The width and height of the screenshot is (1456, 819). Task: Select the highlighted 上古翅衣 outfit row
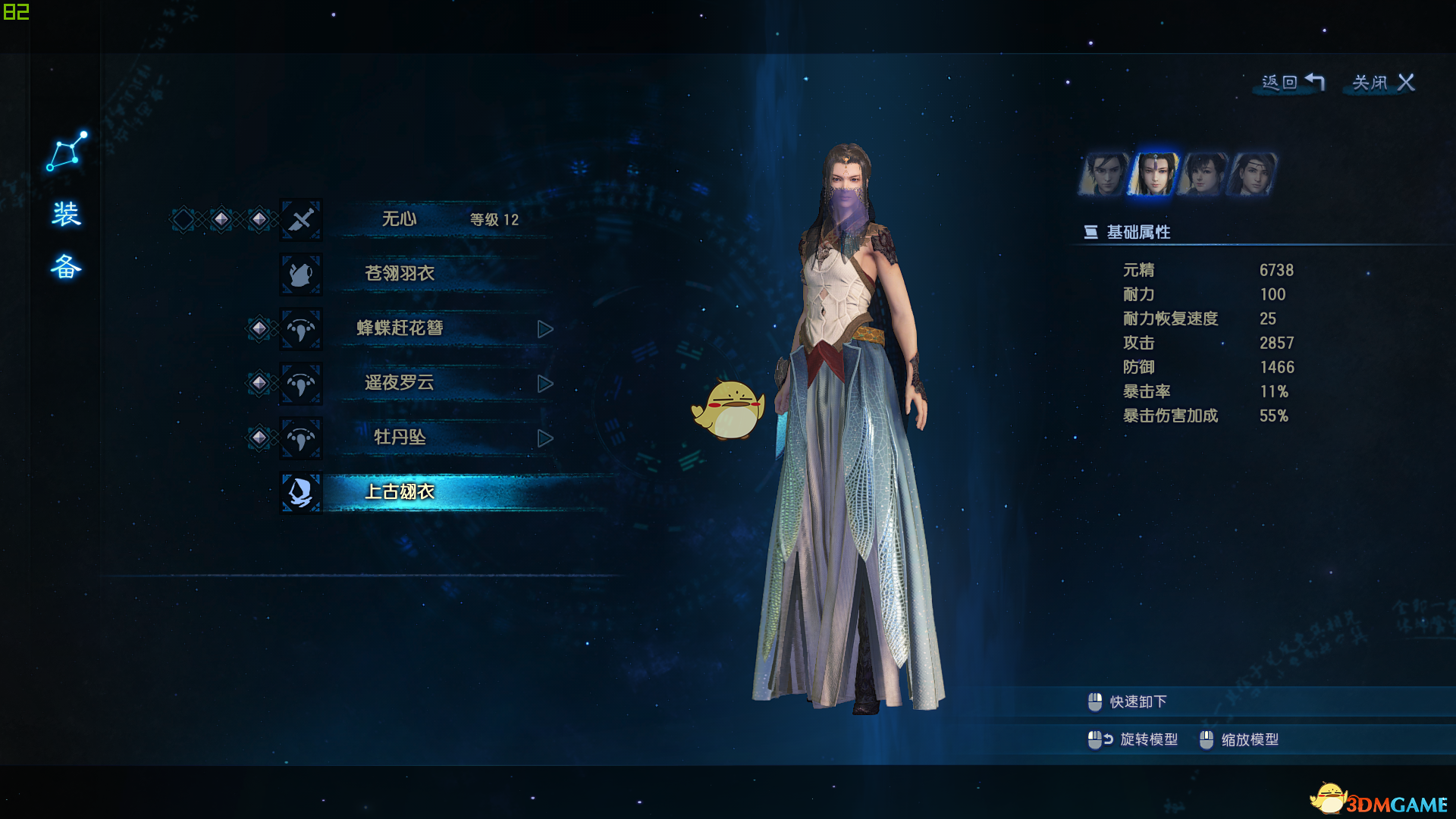pyautogui.click(x=400, y=492)
